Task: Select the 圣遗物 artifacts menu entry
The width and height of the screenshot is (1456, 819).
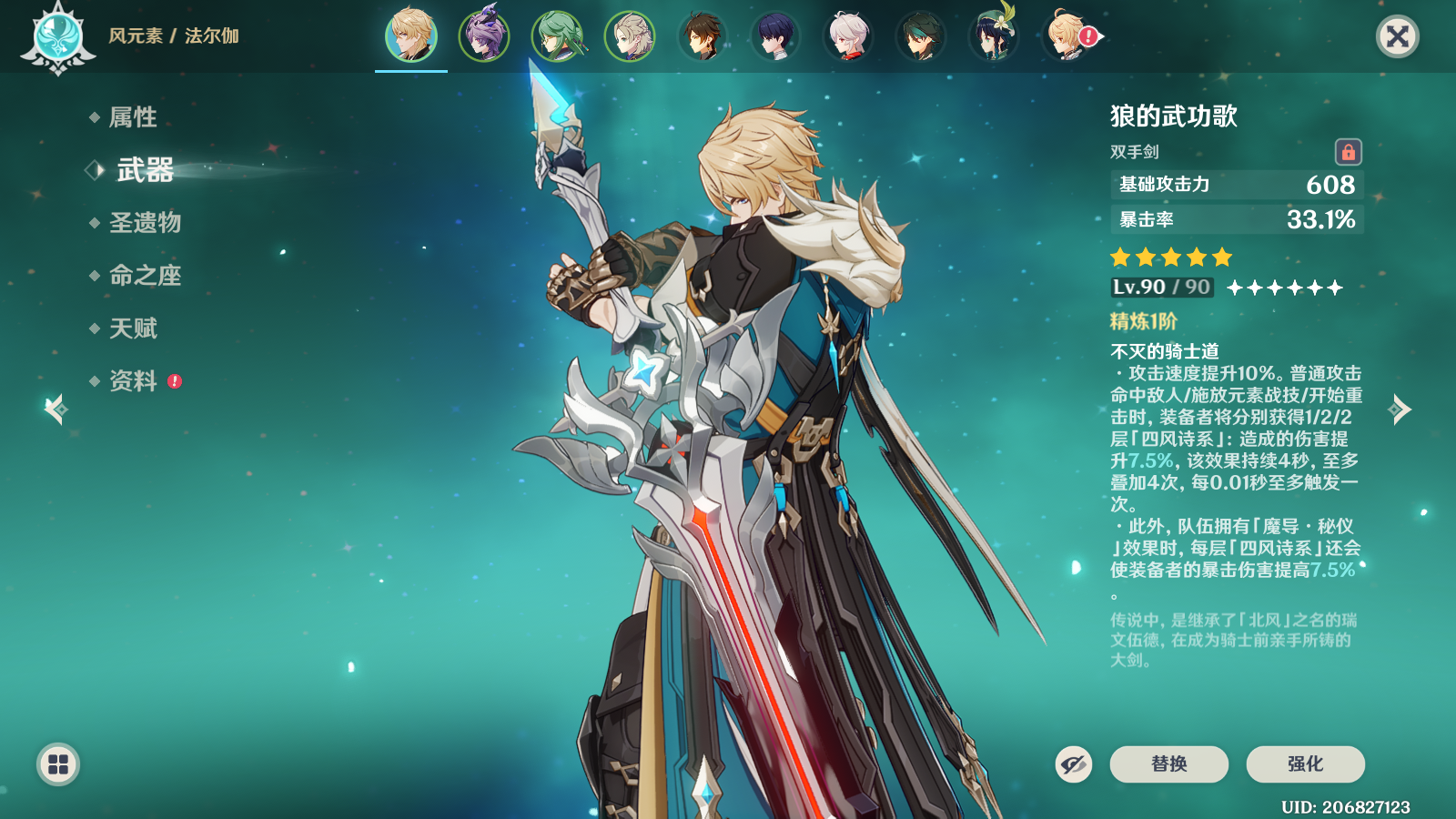Action: point(145,223)
